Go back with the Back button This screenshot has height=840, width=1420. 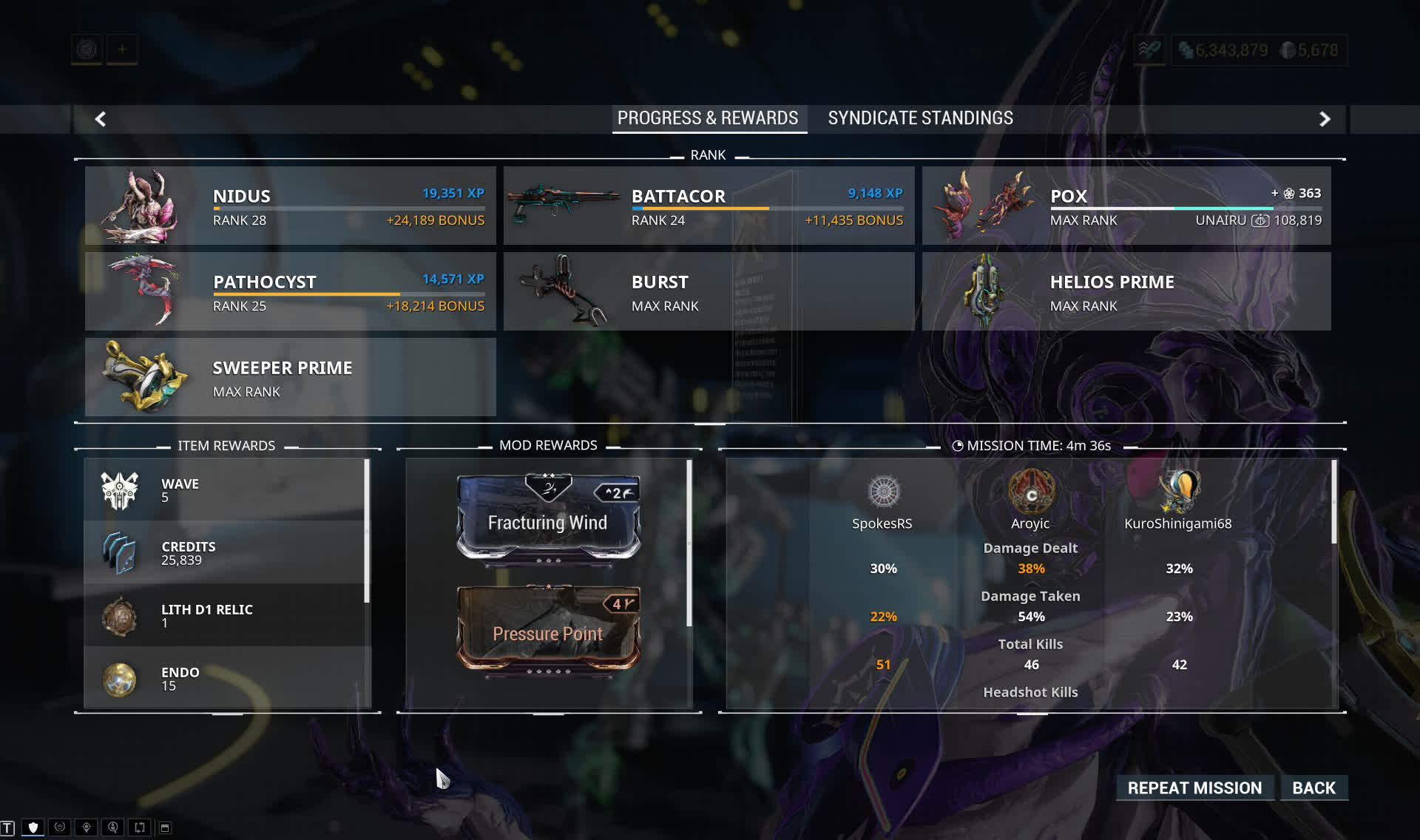pos(1313,788)
